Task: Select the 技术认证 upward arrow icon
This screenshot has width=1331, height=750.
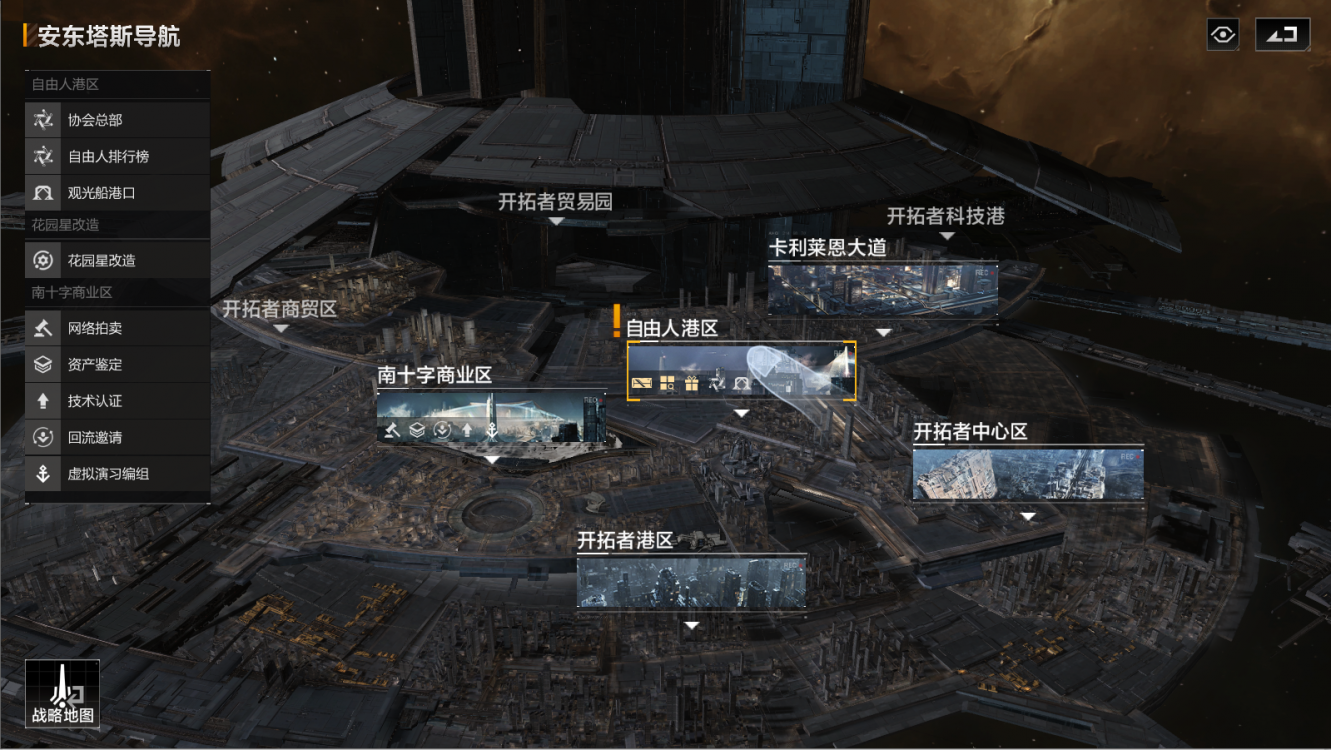Action: 42,401
